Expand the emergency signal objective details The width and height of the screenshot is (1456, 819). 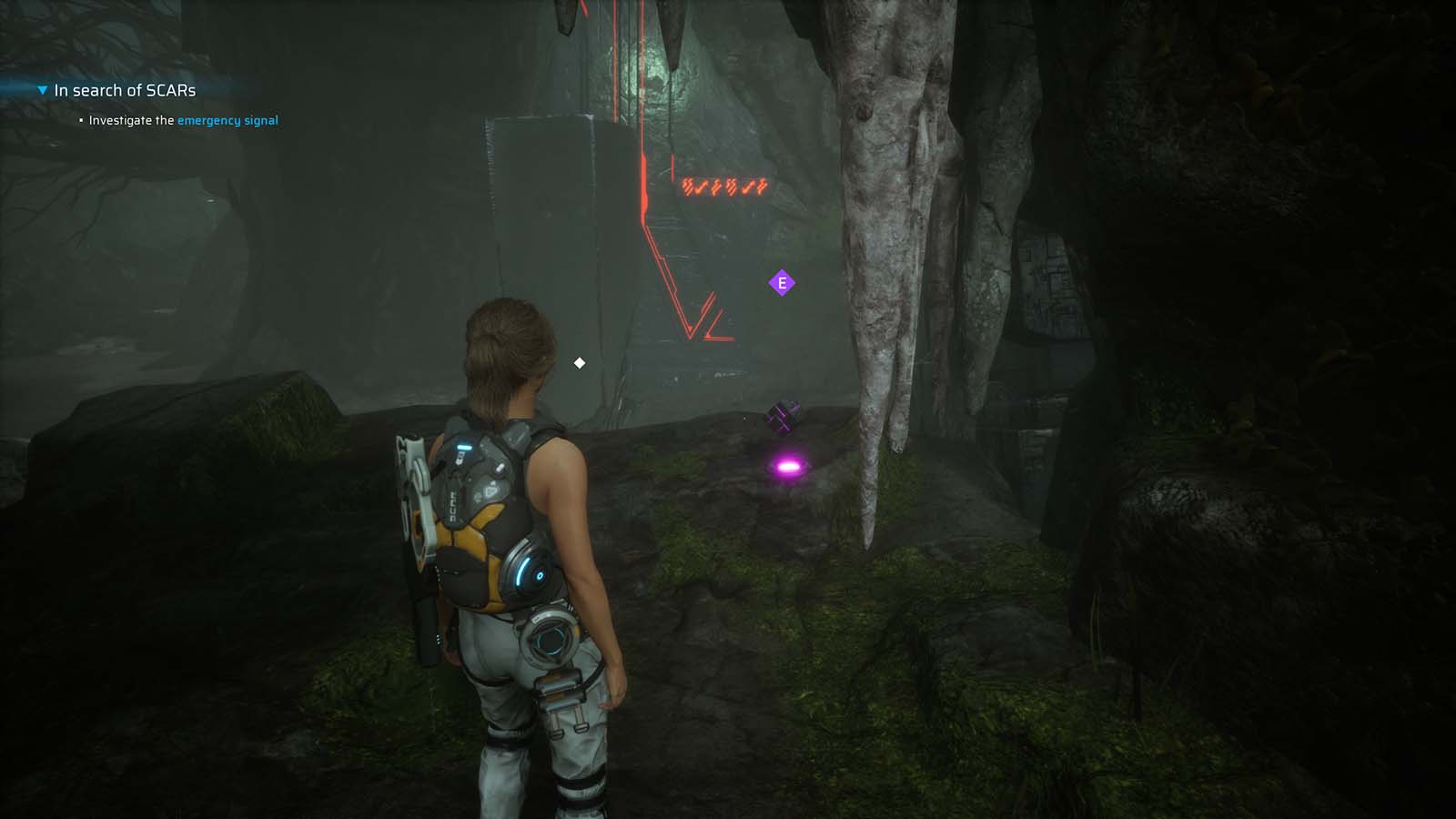click(x=228, y=120)
